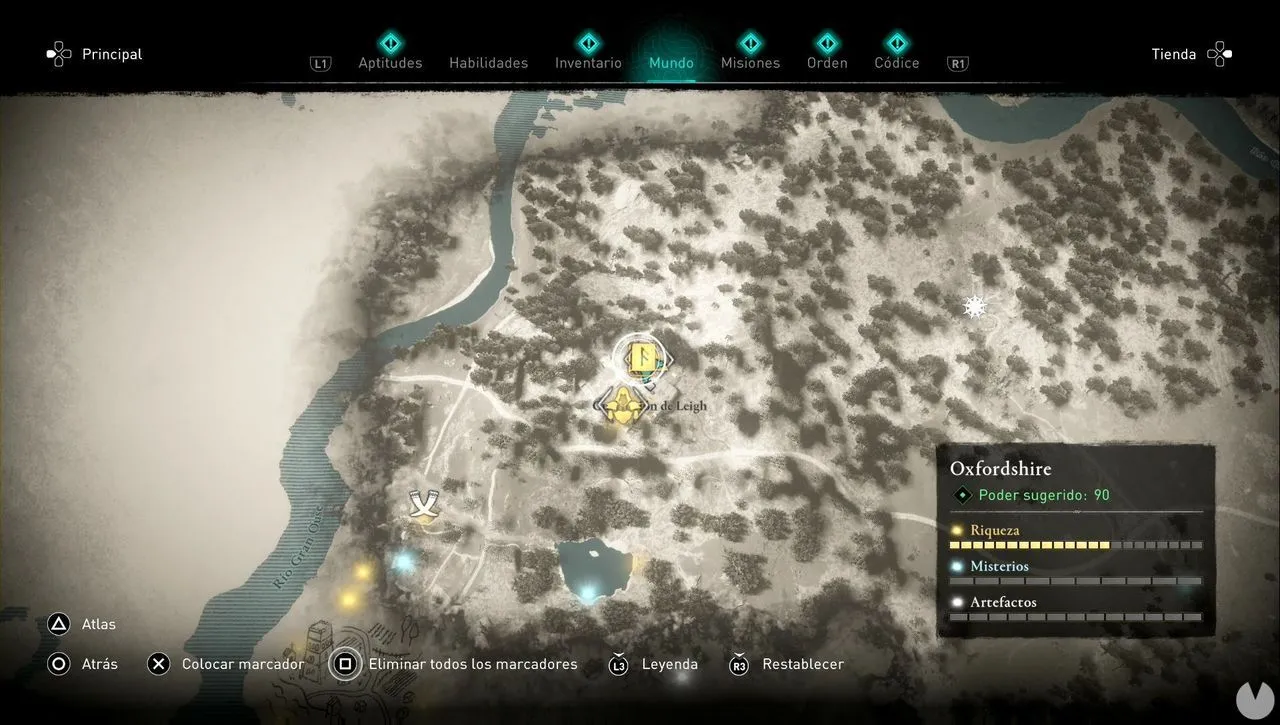Image resolution: width=1280 pixels, height=725 pixels.
Task: Select the golden rune marker on map
Action: [x=641, y=358]
